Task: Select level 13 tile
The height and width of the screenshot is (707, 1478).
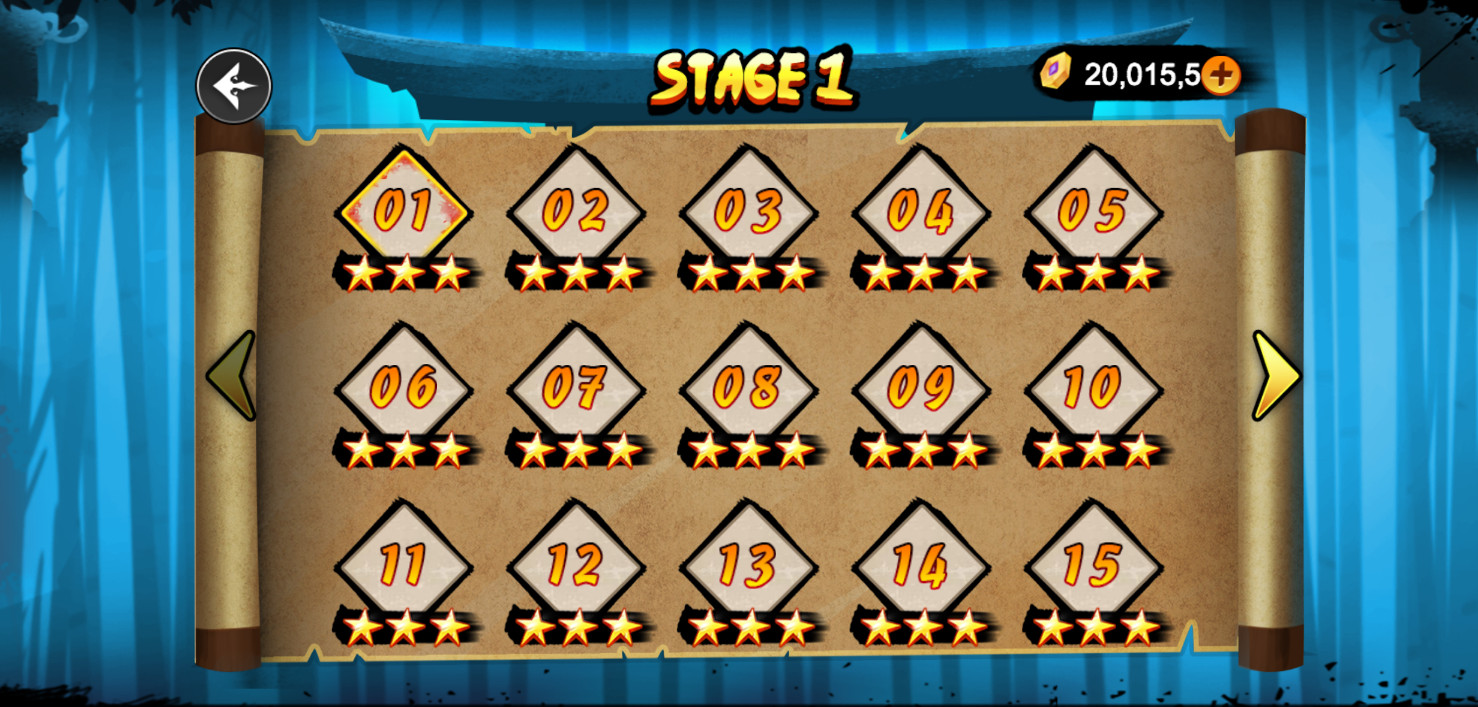Action: coord(748,564)
